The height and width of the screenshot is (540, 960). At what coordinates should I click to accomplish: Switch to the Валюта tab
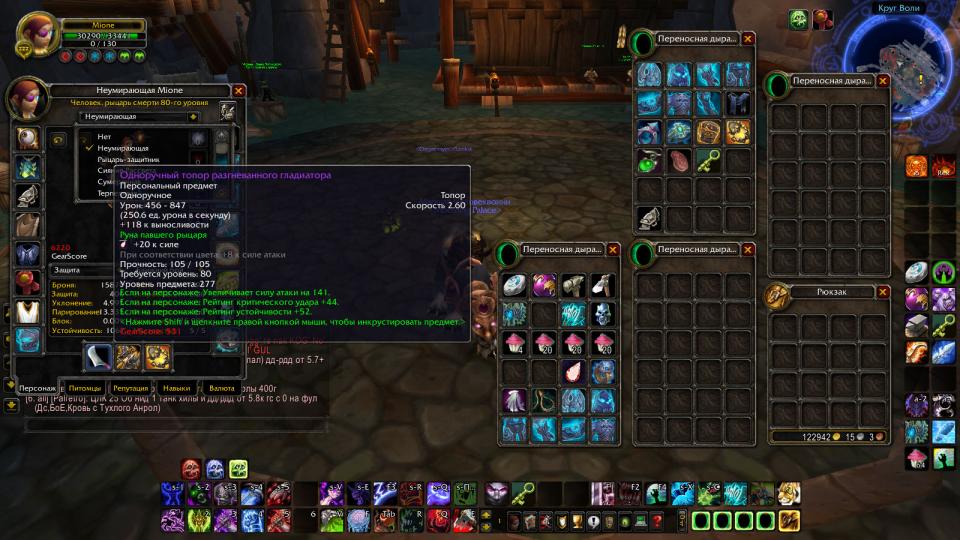click(221, 388)
